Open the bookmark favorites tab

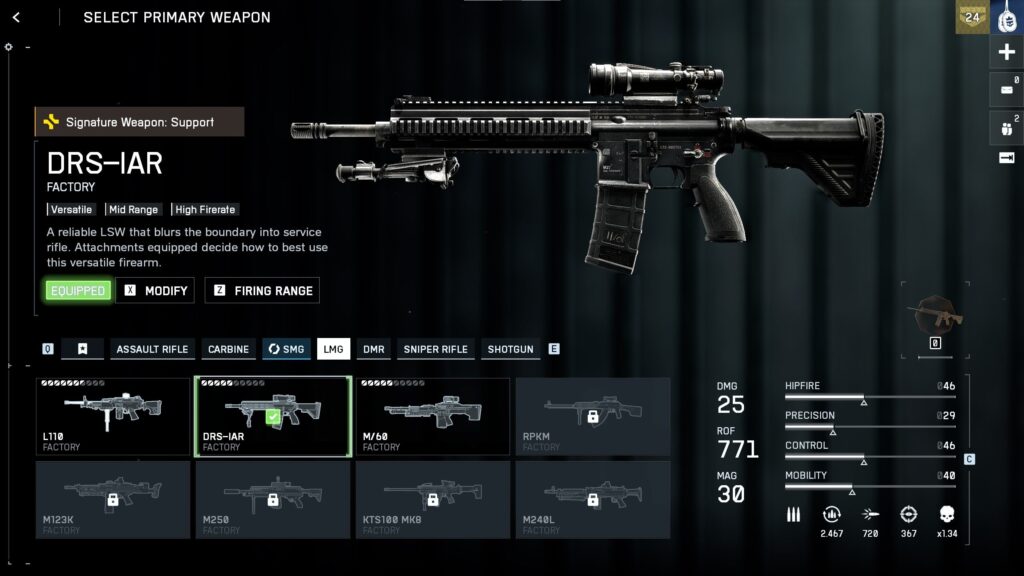pos(83,349)
